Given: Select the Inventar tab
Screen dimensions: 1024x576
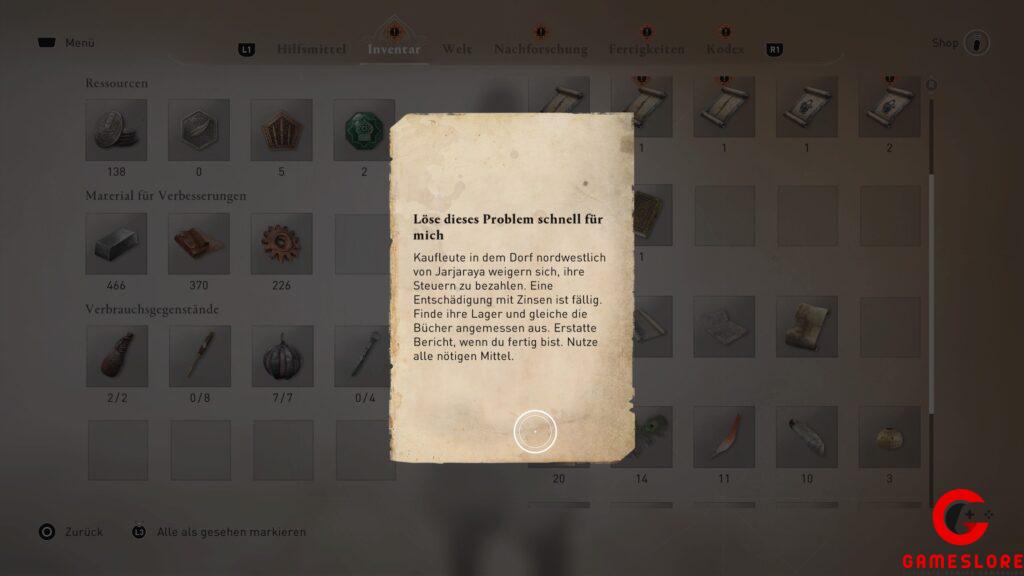Looking at the screenshot, I should click(394, 48).
